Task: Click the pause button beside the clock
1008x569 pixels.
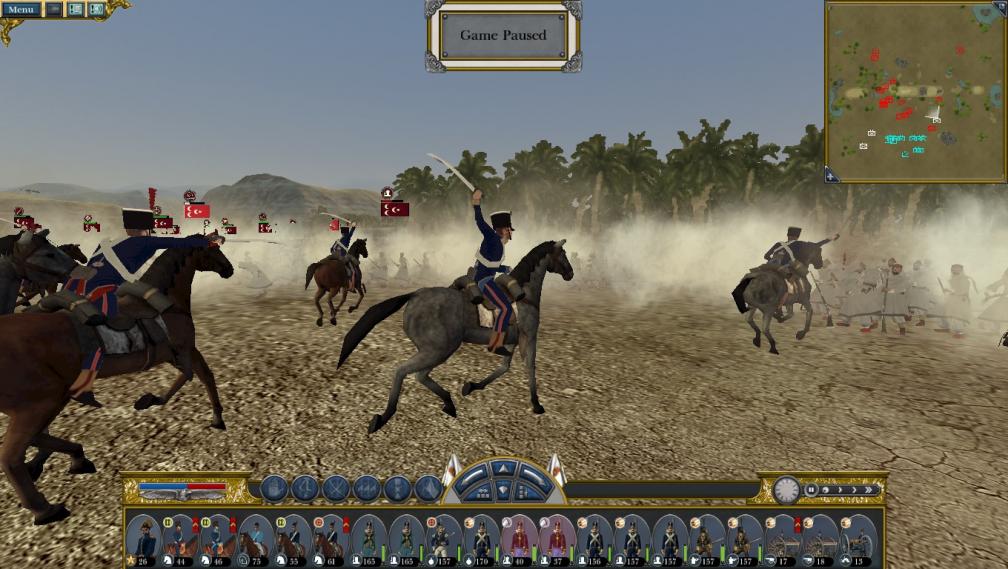Action: click(811, 490)
